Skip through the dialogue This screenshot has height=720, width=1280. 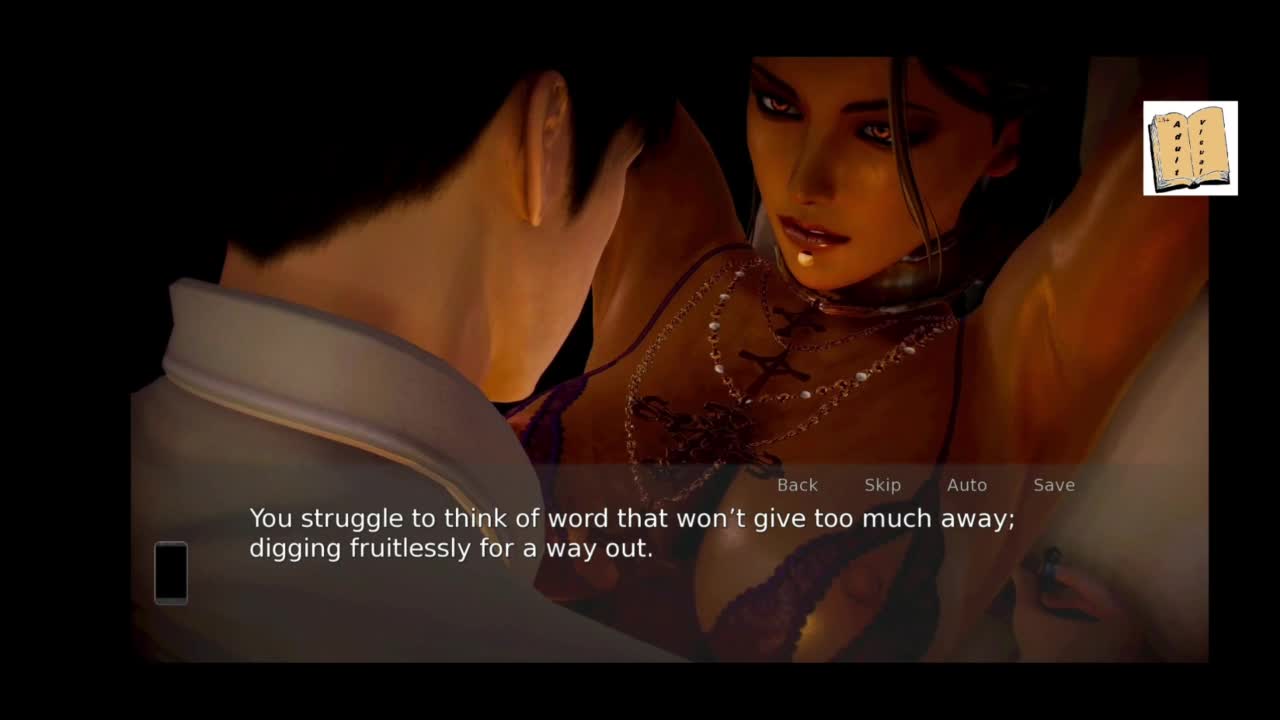882,485
